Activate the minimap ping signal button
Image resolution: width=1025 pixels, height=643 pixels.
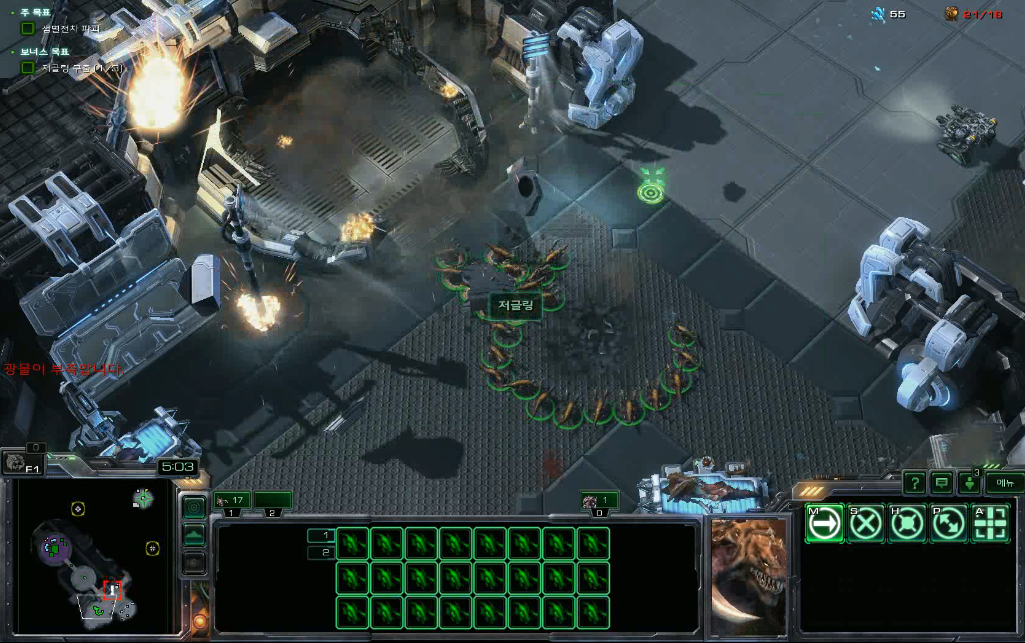[x=194, y=507]
